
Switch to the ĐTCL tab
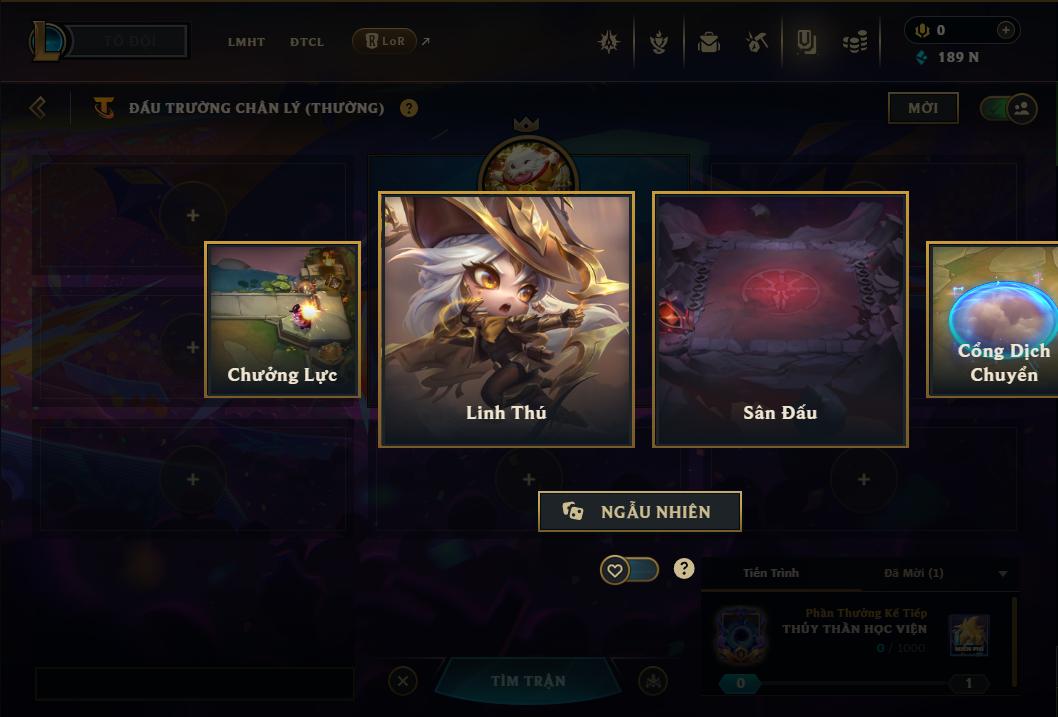tap(307, 42)
